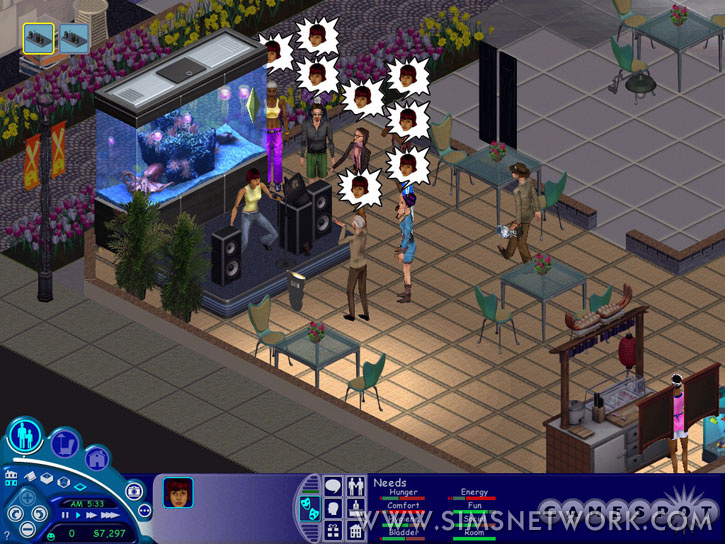
Task: Open Build mode with the house icon
Action: (x=97, y=459)
